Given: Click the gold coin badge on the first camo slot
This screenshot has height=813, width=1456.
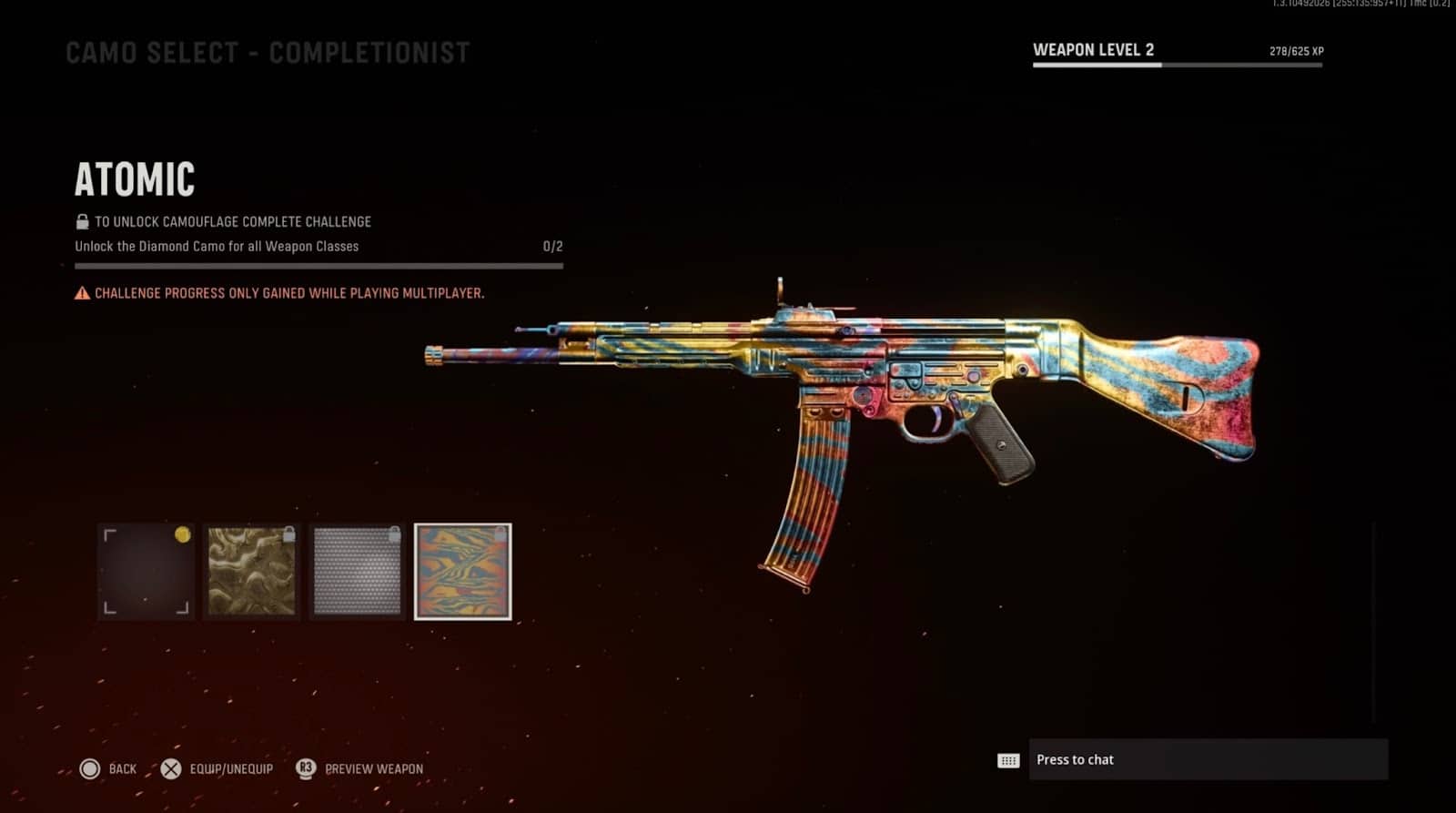Looking at the screenshot, I should tap(182, 534).
